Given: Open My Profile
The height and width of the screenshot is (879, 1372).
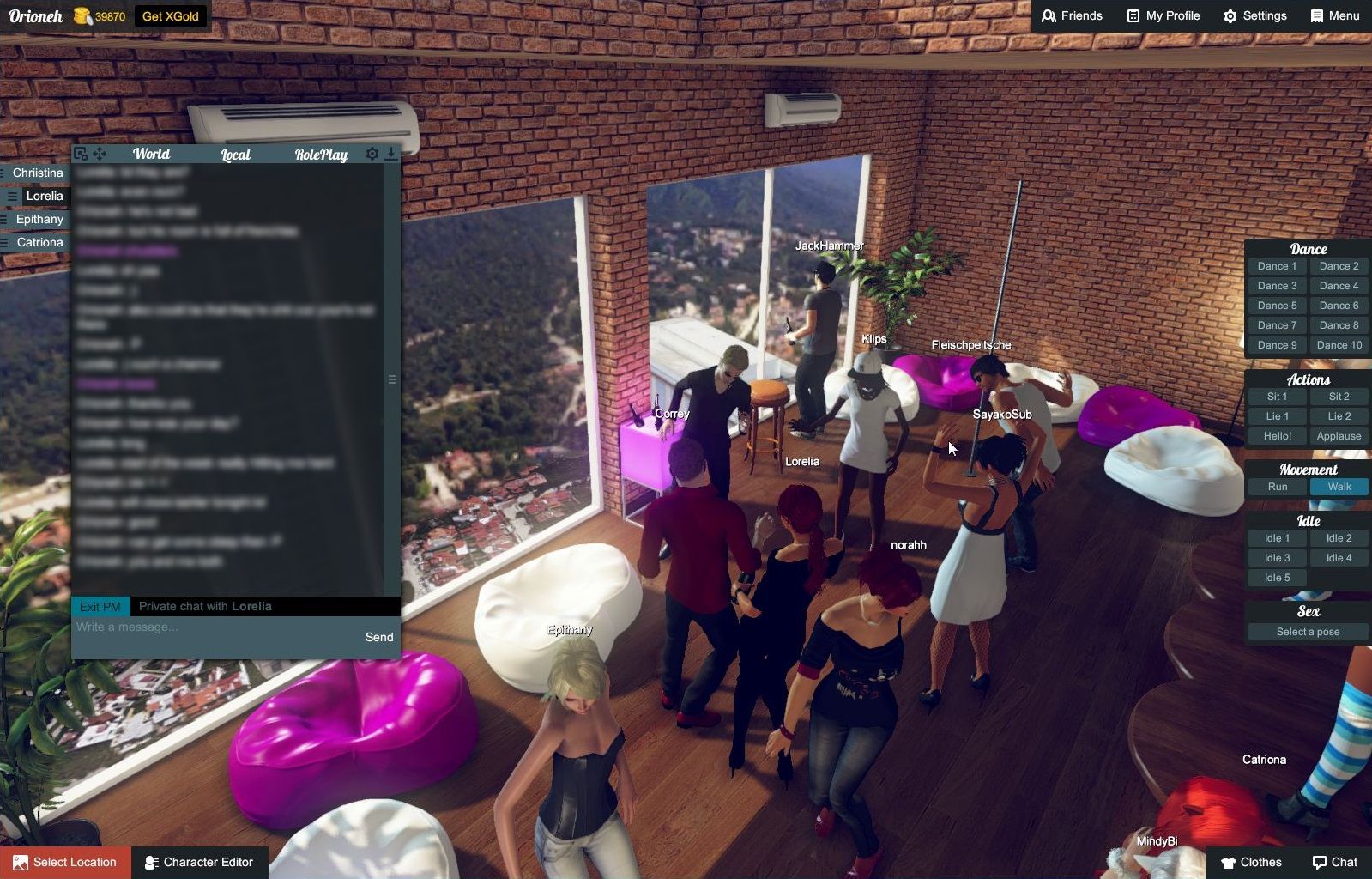Looking at the screenshot, I should pos(1162,15).
